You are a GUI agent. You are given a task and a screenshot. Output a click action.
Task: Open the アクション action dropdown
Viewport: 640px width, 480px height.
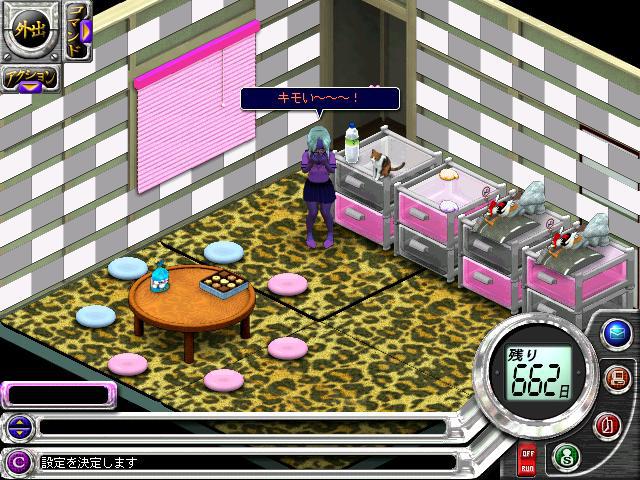[x=30, y=80]
